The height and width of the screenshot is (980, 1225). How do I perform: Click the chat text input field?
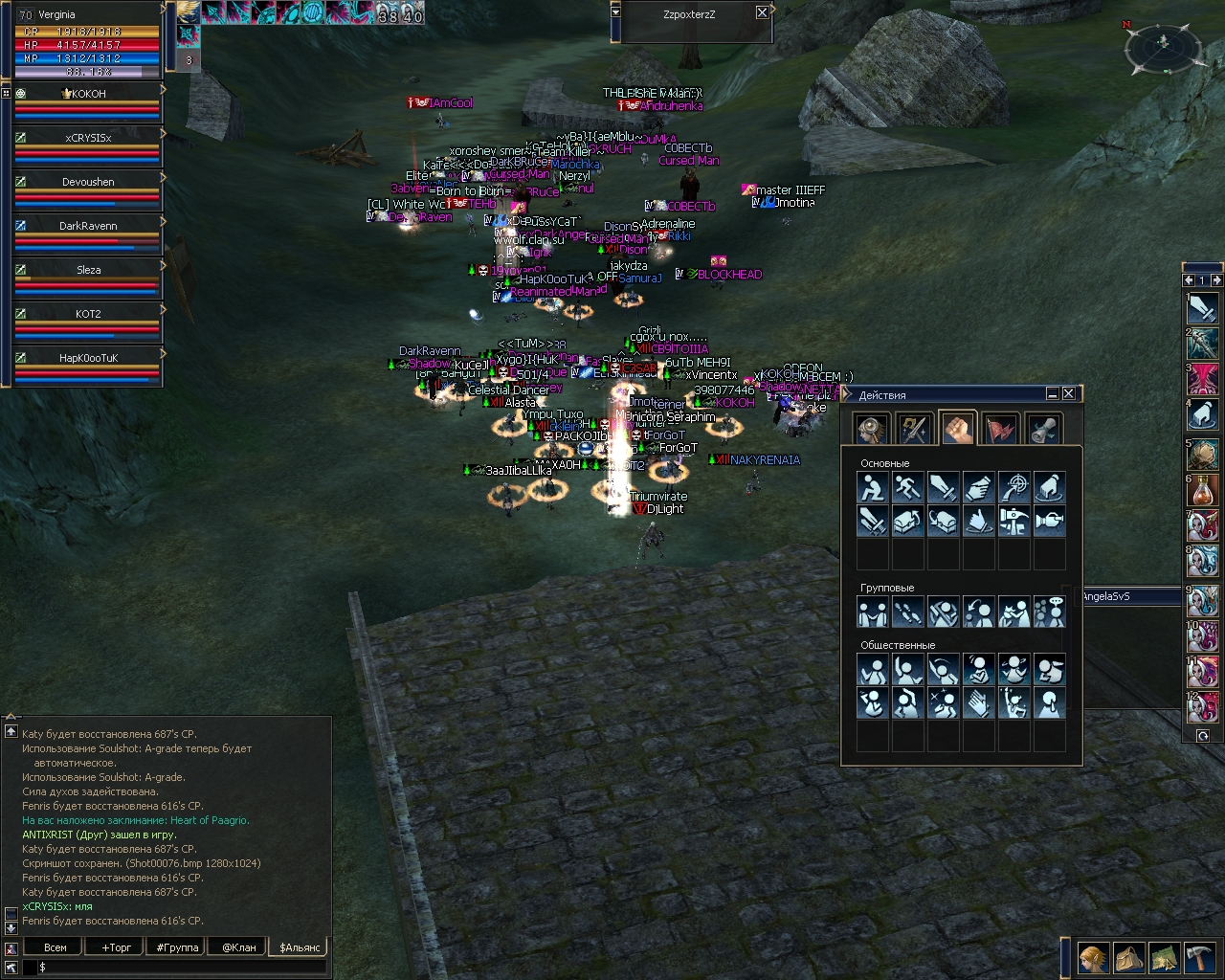tap(182, 968)
